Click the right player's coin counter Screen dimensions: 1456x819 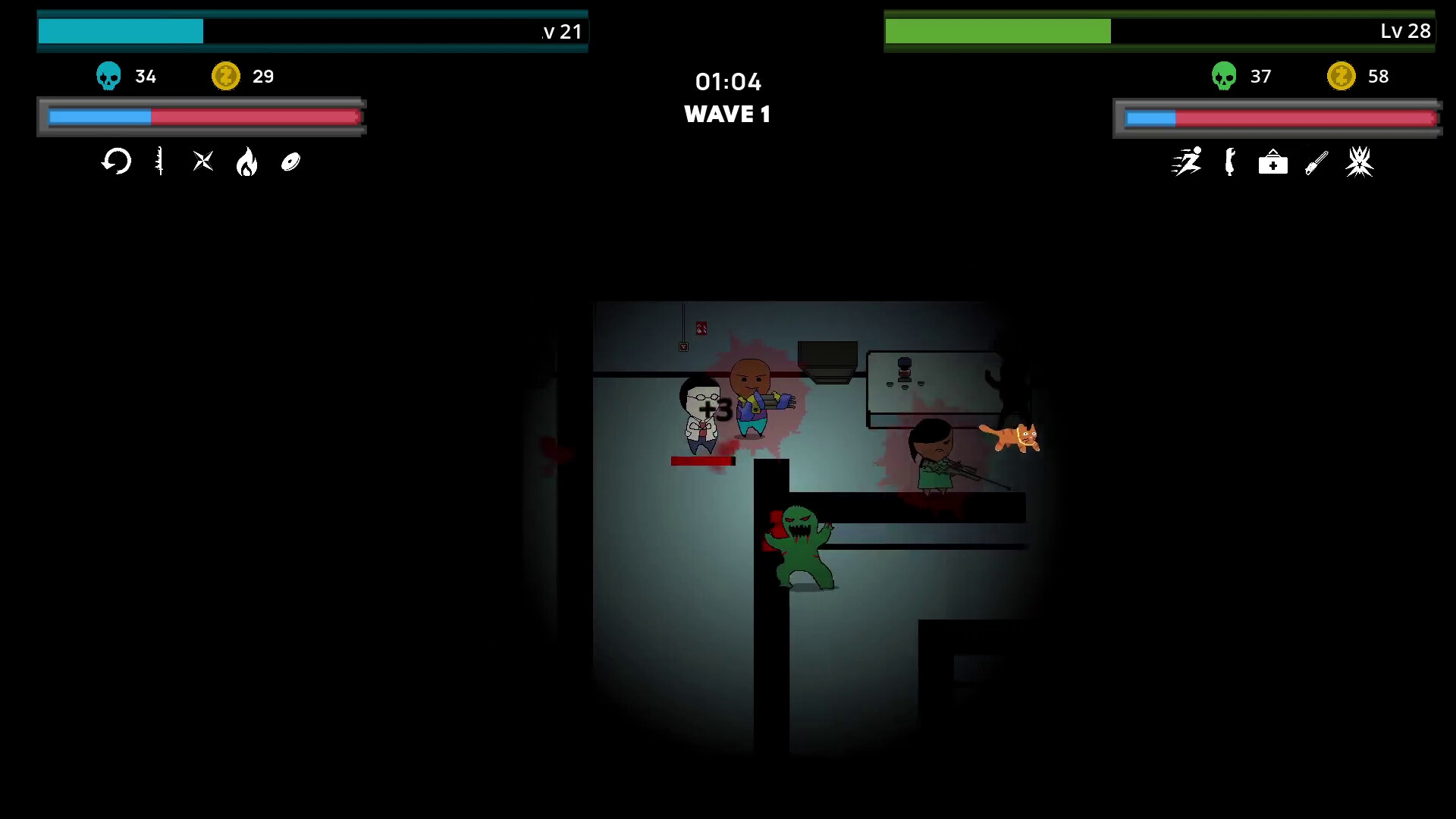tap(1360, 76)
